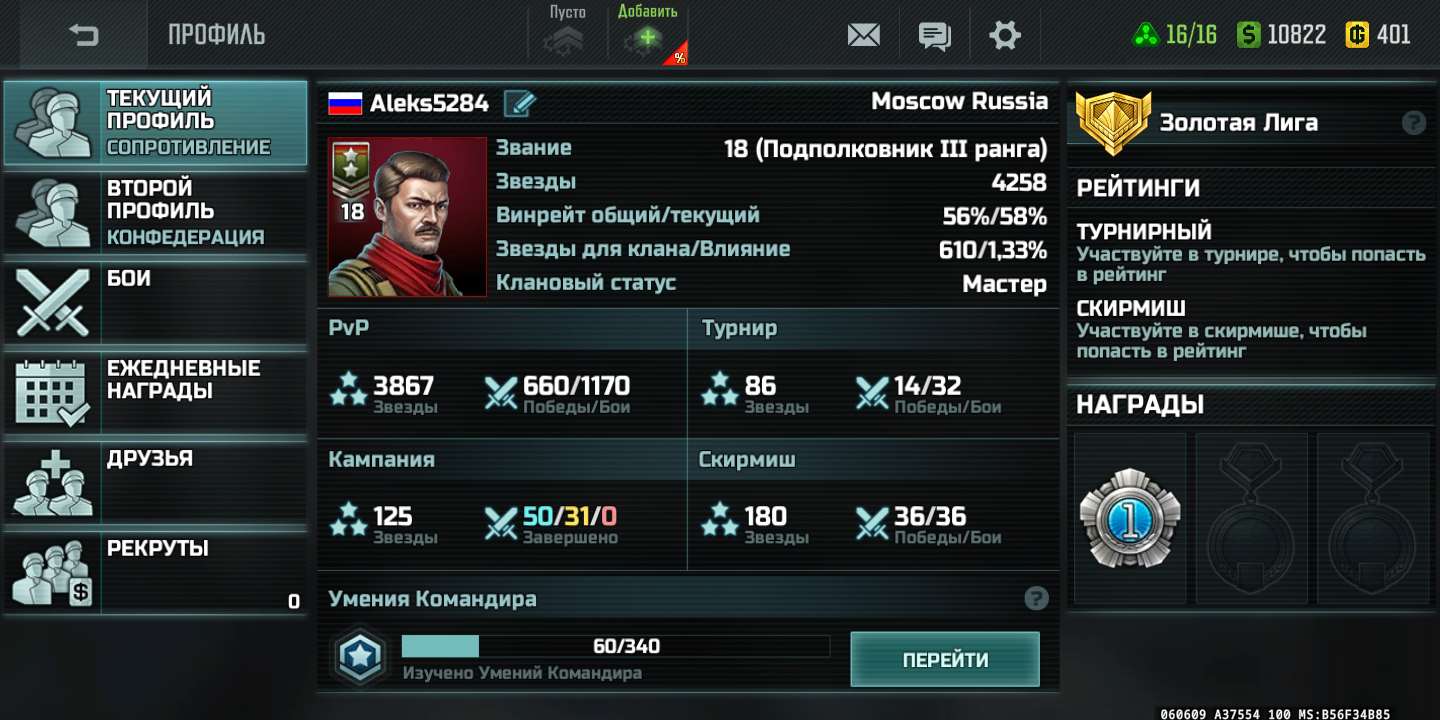Click the first silver medal award
The width and height of the screenshot is (1440, 720).
click(x=1128, y=516)
